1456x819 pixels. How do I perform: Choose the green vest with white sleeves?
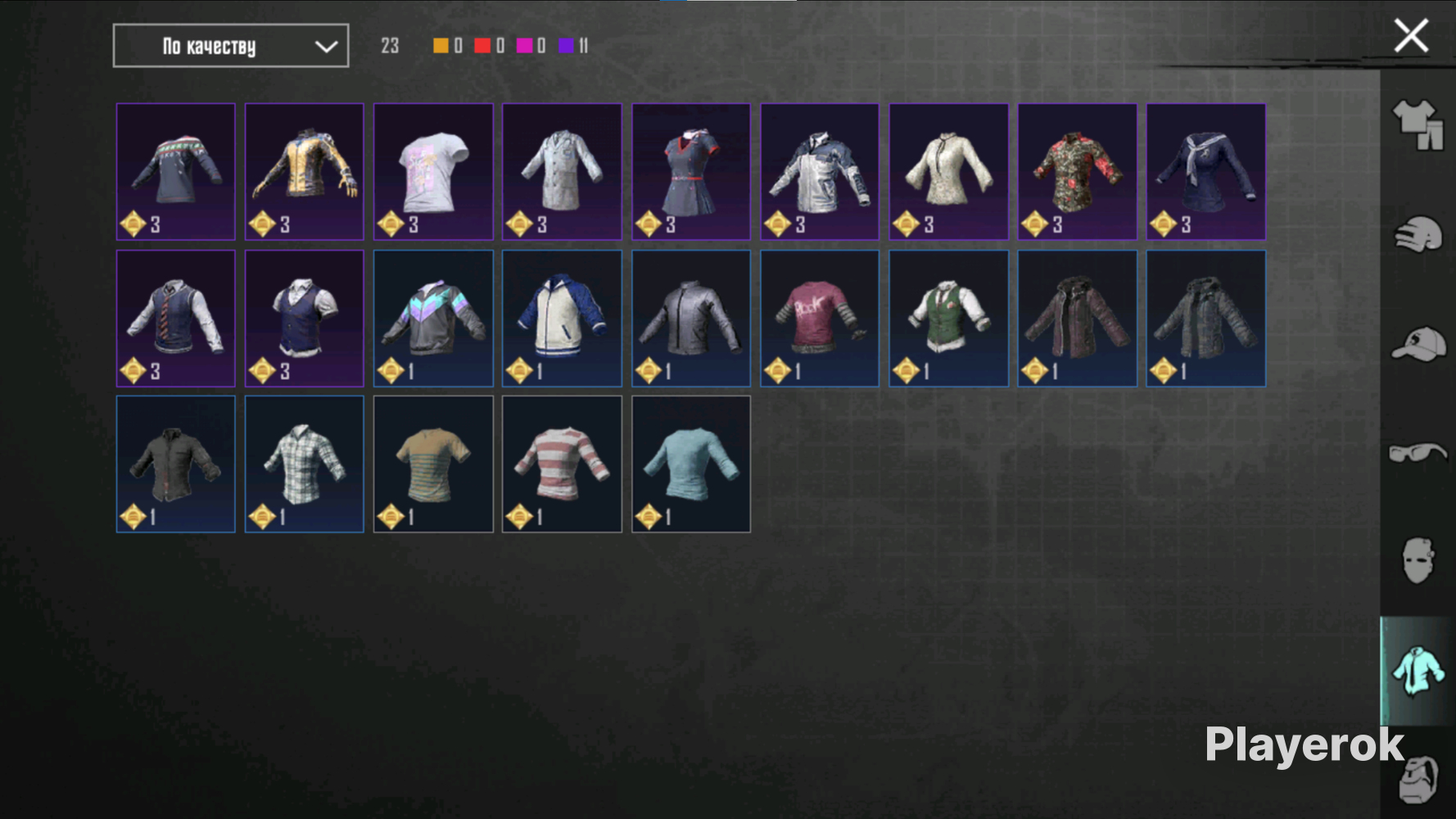(948, 318)
